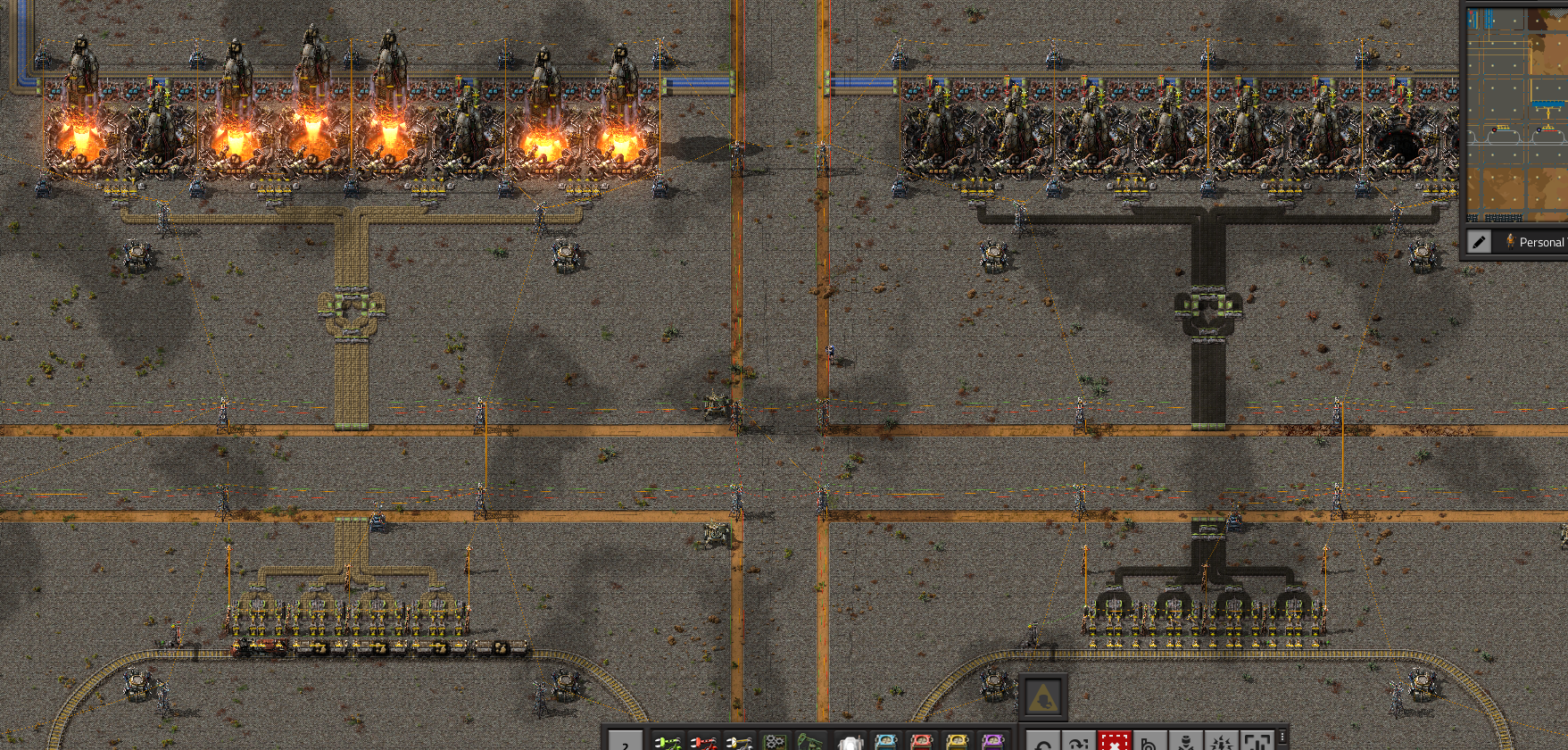The height and width of the screenshot is (750, 1568).
Task: Select the red logistic chest slot
Action: click(x=921, y=741)
